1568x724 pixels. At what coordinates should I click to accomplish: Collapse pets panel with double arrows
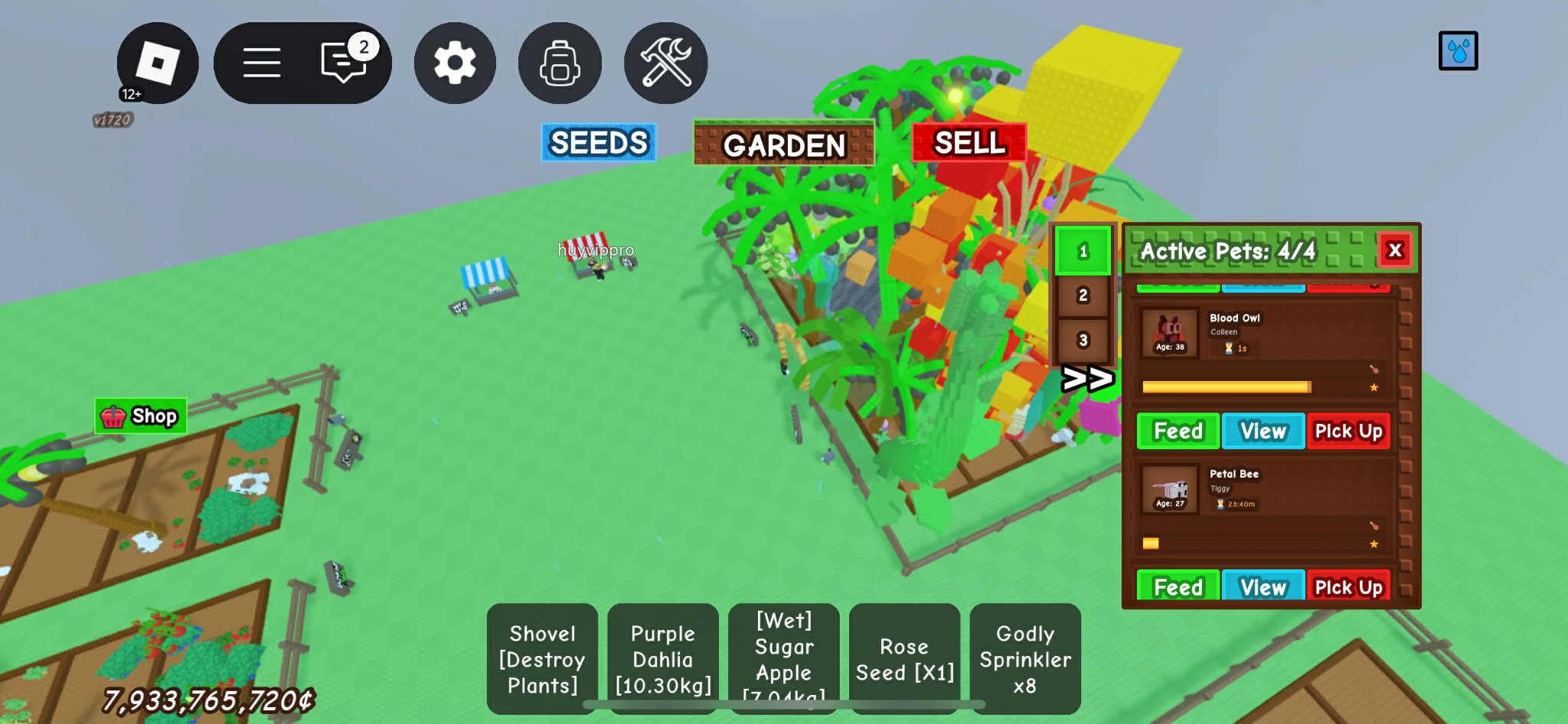coord(1086,378)
